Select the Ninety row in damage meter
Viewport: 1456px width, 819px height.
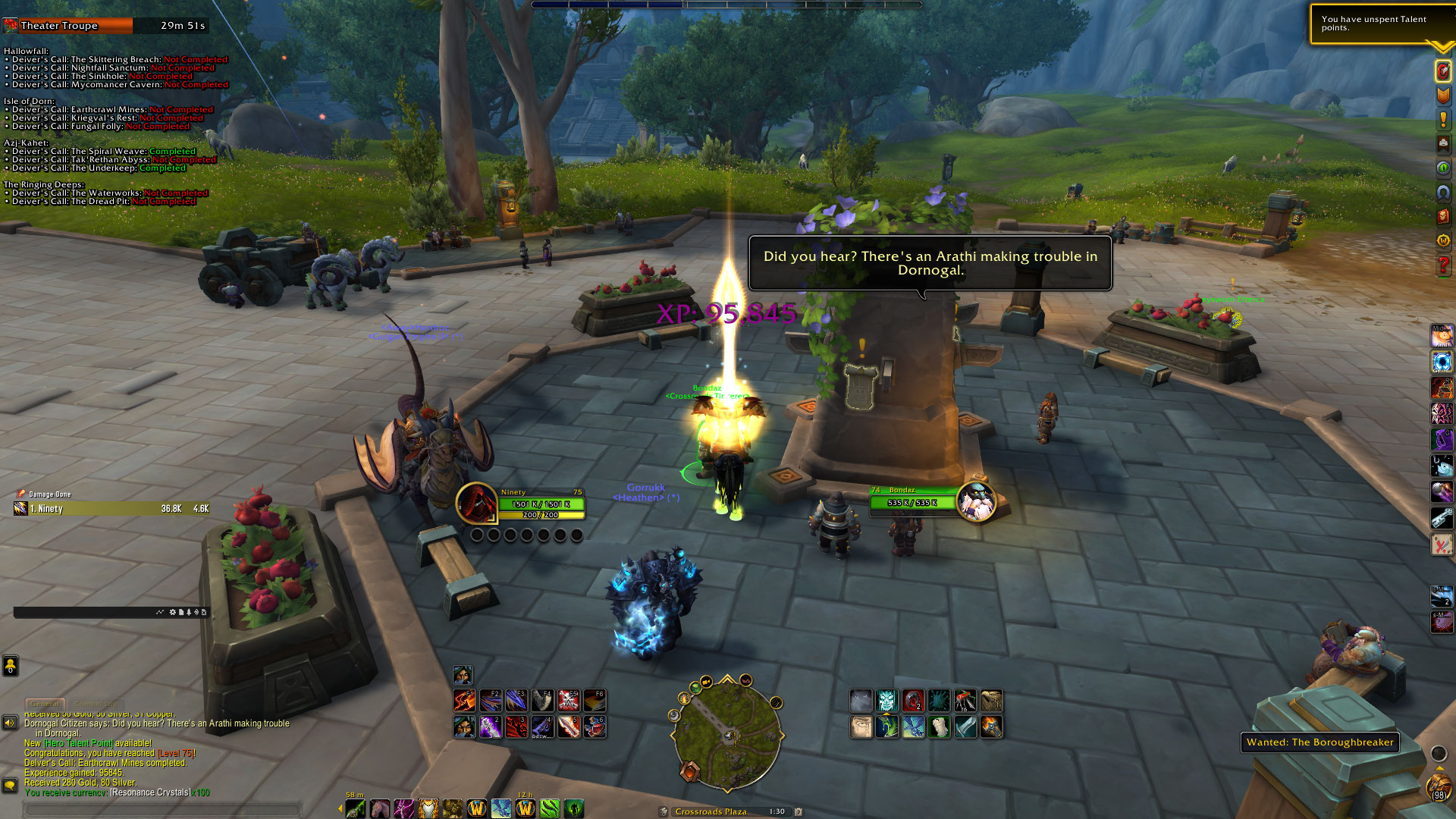111,509
